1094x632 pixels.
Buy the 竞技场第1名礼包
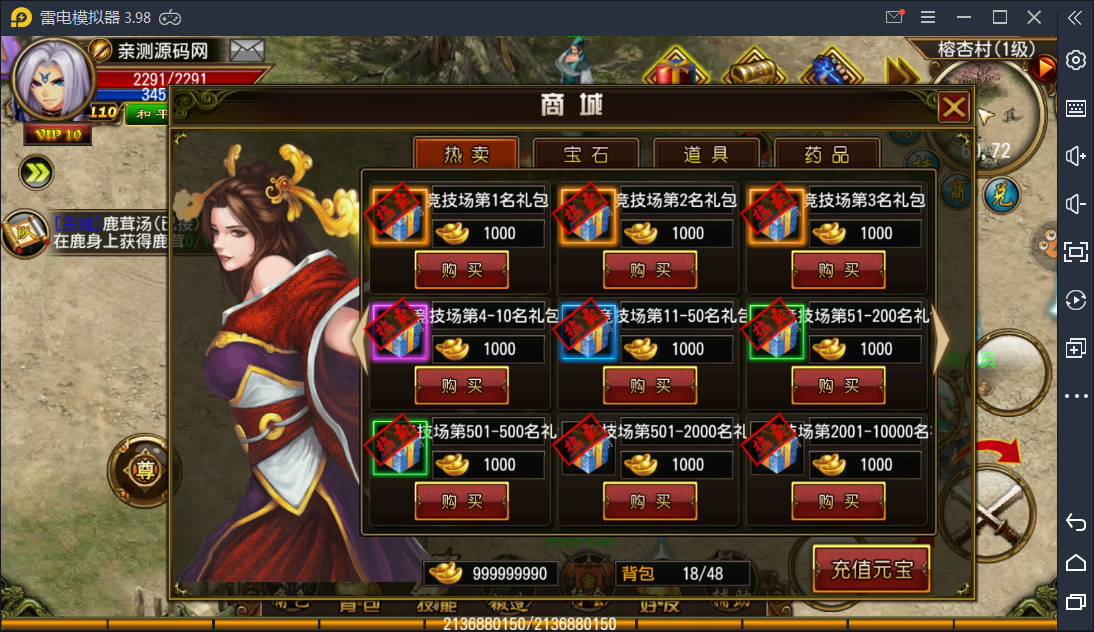(462, 270)
